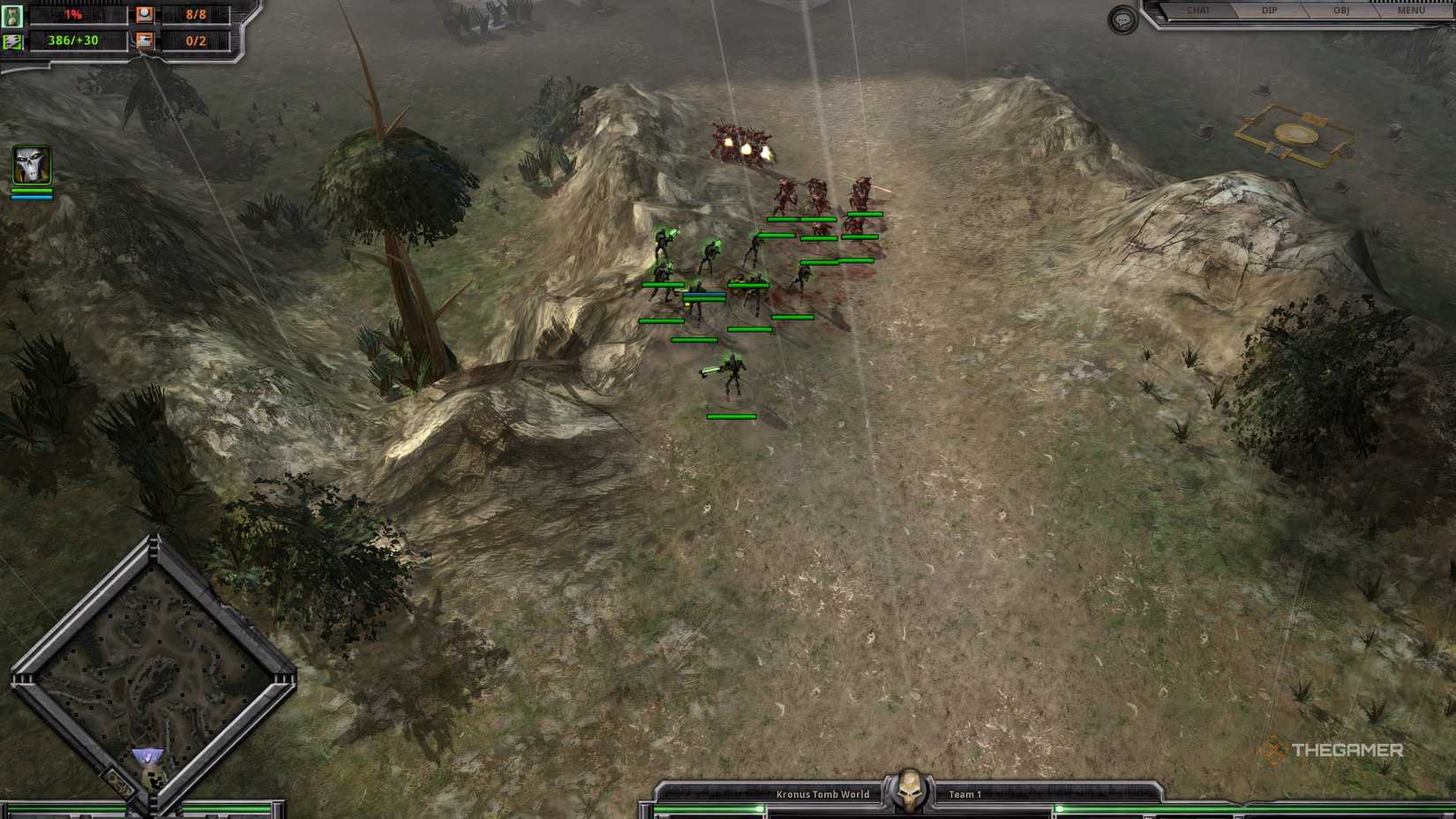
Task: Open the chat speech bubble icon
Action: pos(1122,19)
